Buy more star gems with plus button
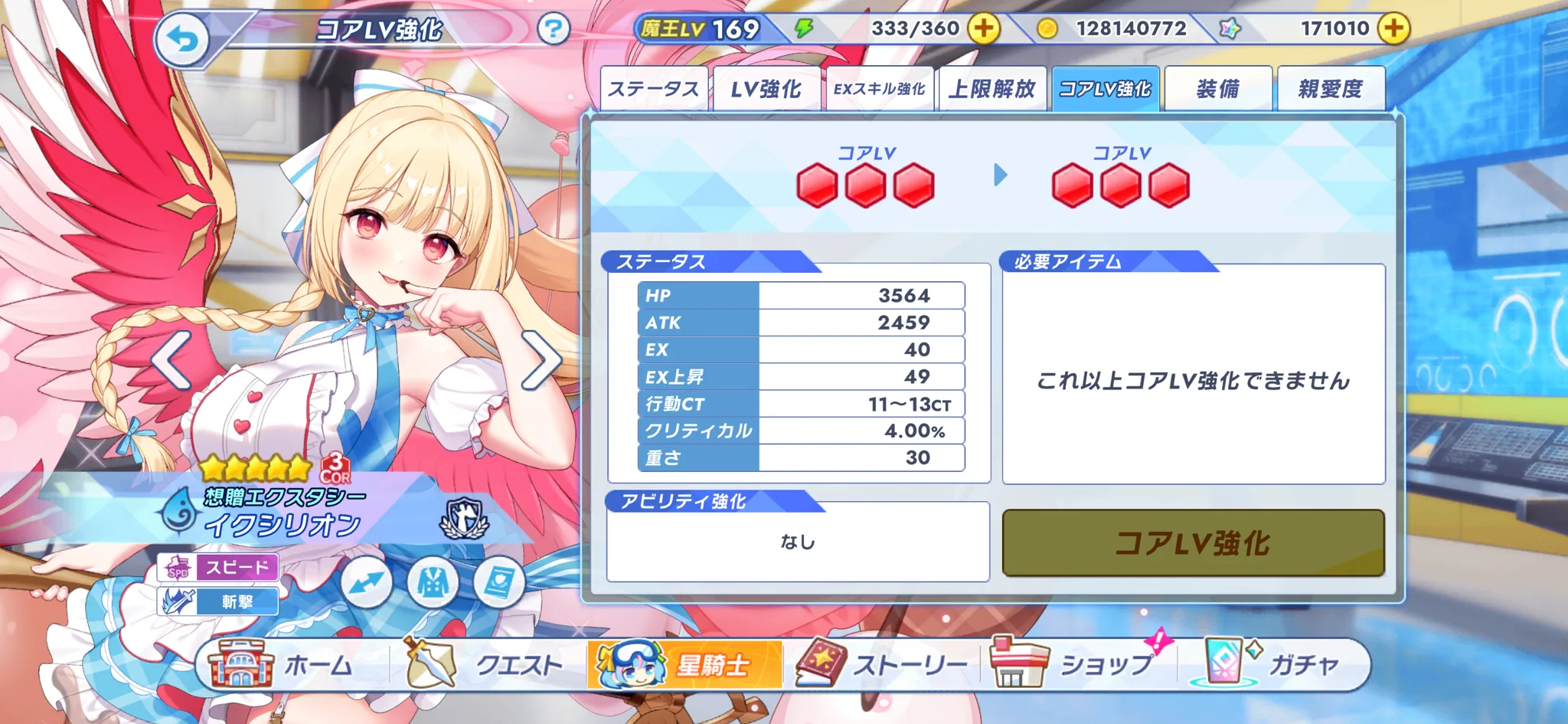The width and height of the screenshot is (1568, 724). (1393, 29)
